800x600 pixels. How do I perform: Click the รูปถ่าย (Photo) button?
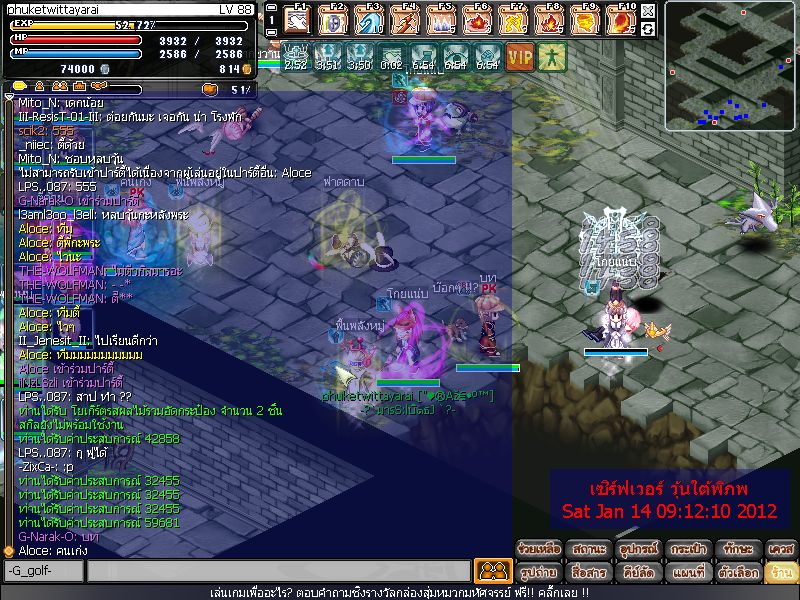(538, 573)
